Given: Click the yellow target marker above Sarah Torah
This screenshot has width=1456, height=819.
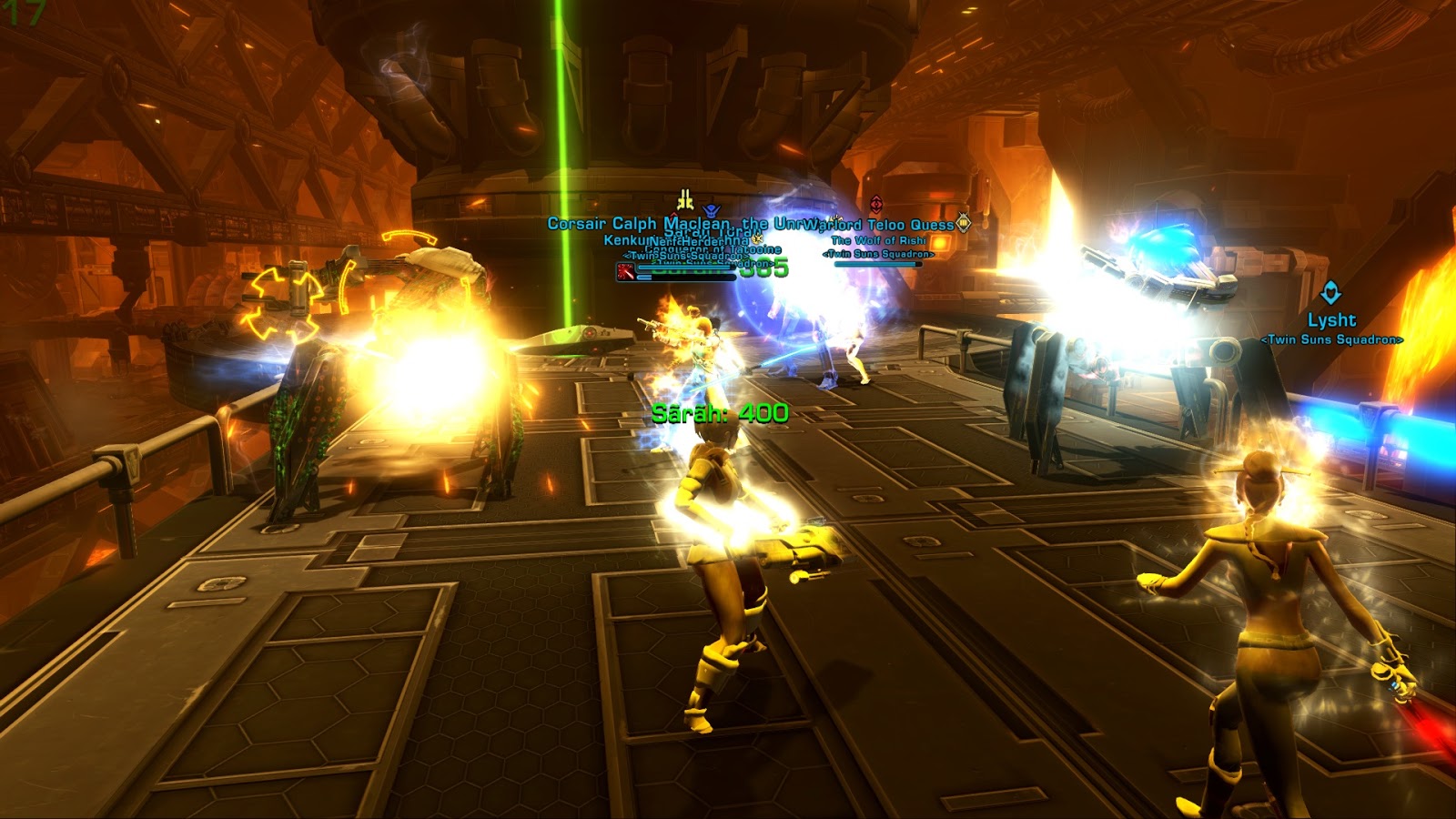Looking at the screenshot, I should [x=684, y=199].
